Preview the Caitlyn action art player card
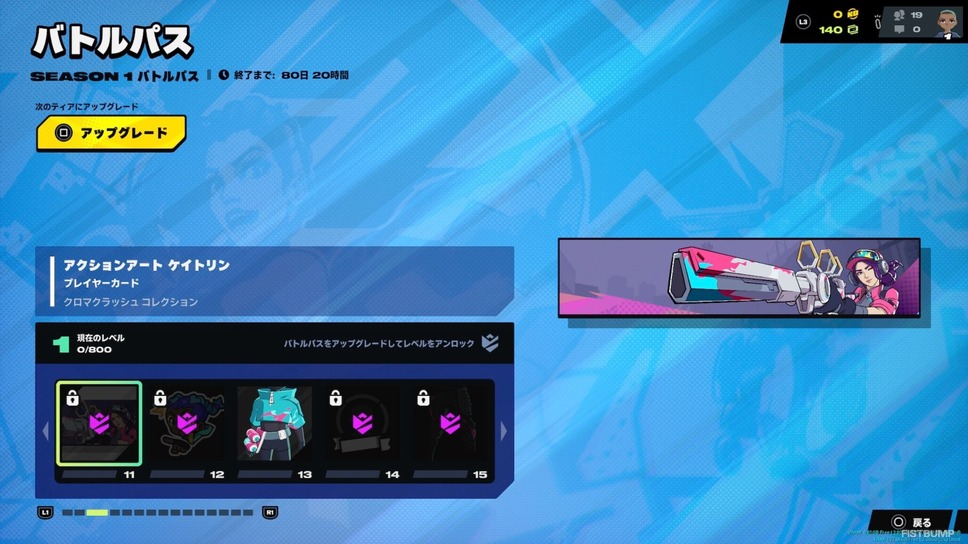 coord(739,277)
